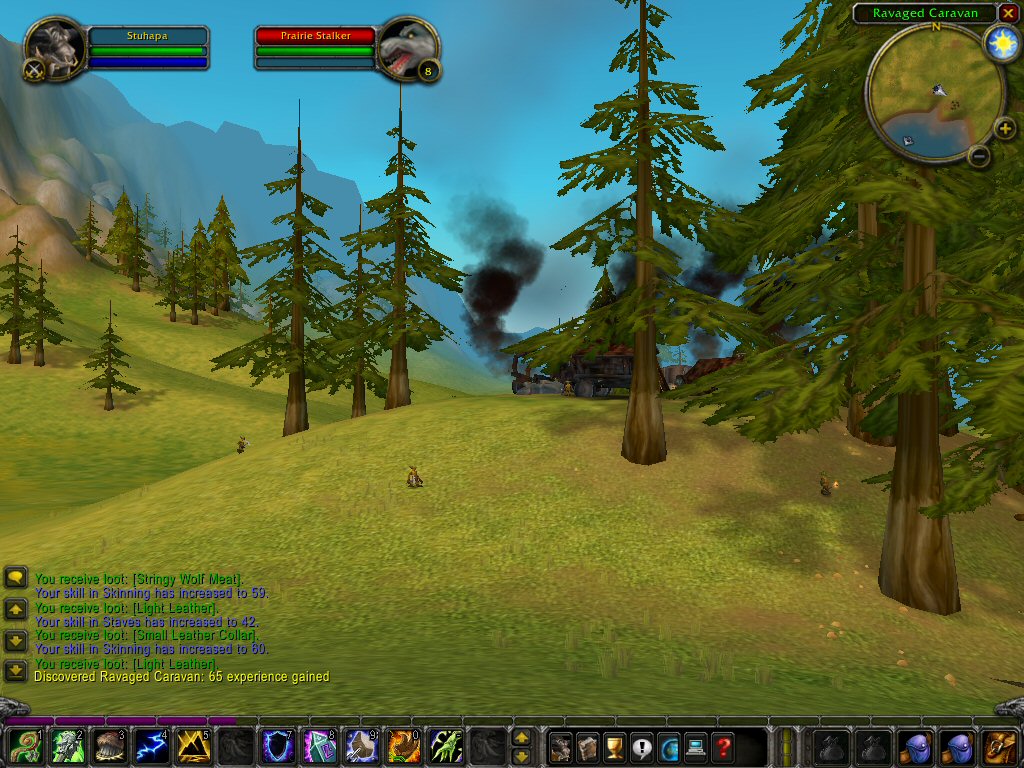Open the brown backpack bag
Screen dimensions: 1024x768
click(x=999, y=746)
